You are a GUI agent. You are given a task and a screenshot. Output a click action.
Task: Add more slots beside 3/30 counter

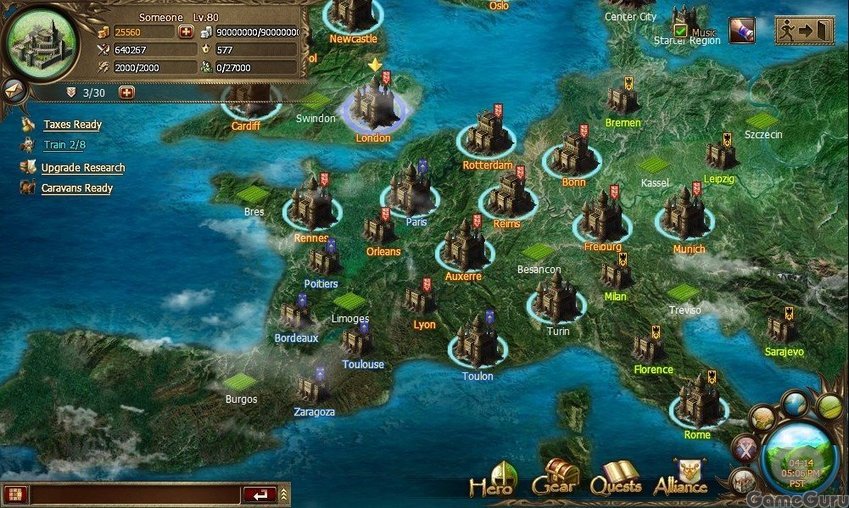(127, 92)
